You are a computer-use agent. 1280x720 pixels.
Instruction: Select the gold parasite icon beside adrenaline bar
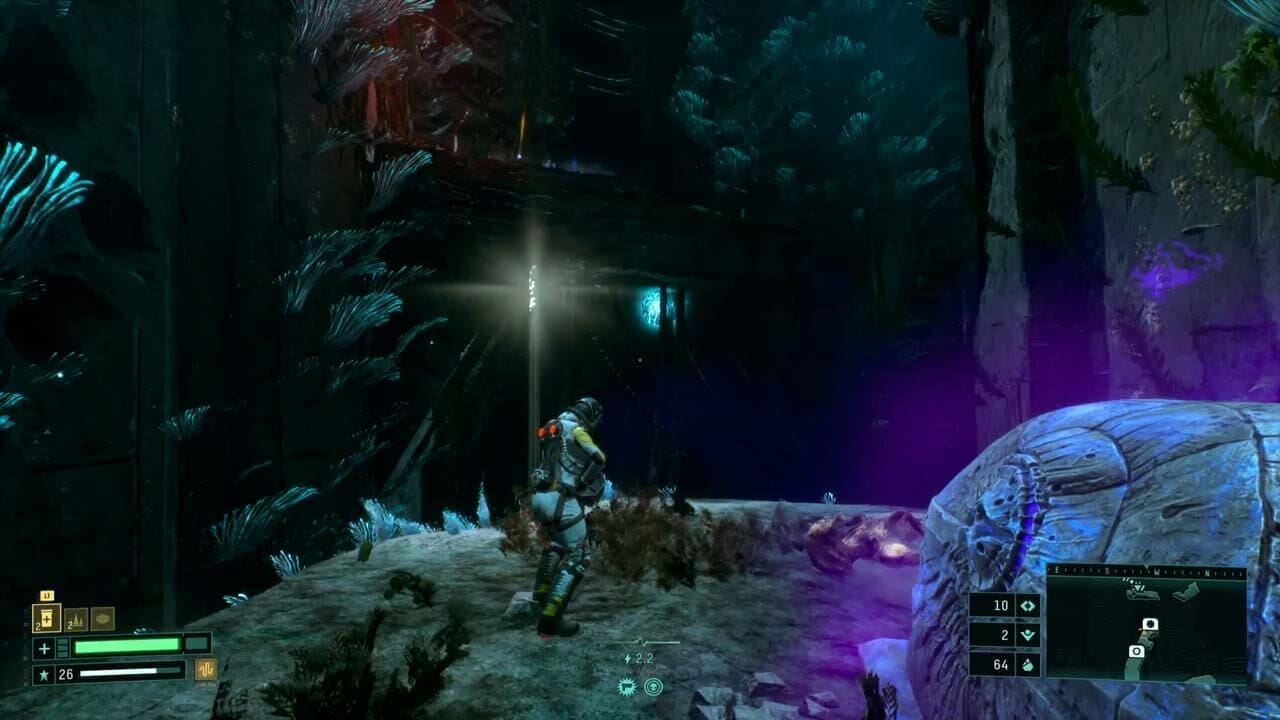[x=206, y=669]
